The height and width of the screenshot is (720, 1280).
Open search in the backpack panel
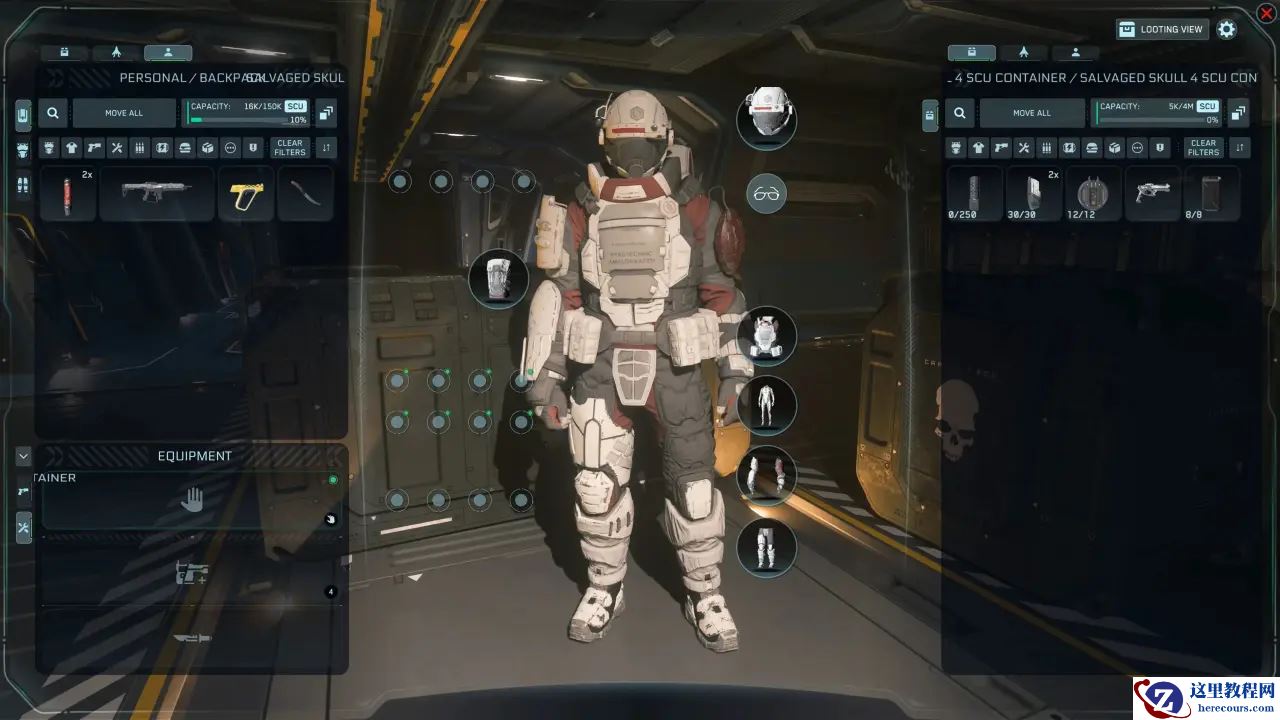pyautogui.click(x=54, y=113)
